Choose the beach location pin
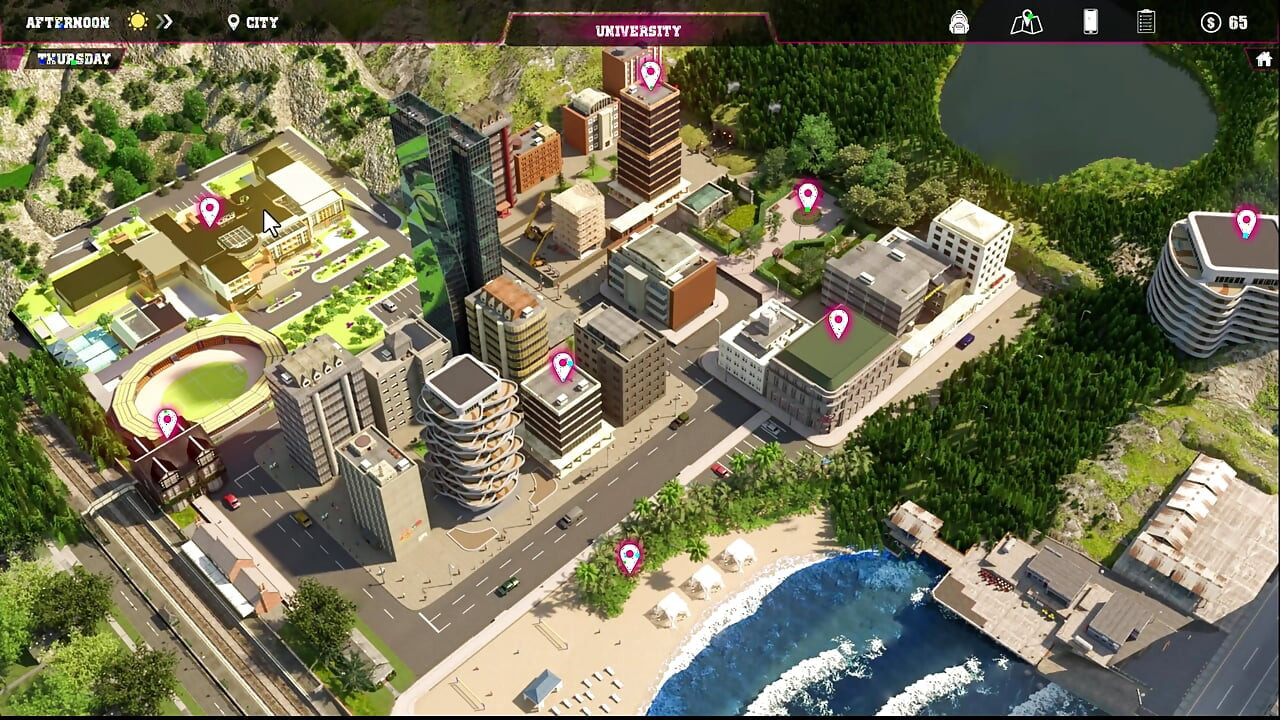Image resolution: width=1280 pixels, height=720 pixels. coord(629,556)
